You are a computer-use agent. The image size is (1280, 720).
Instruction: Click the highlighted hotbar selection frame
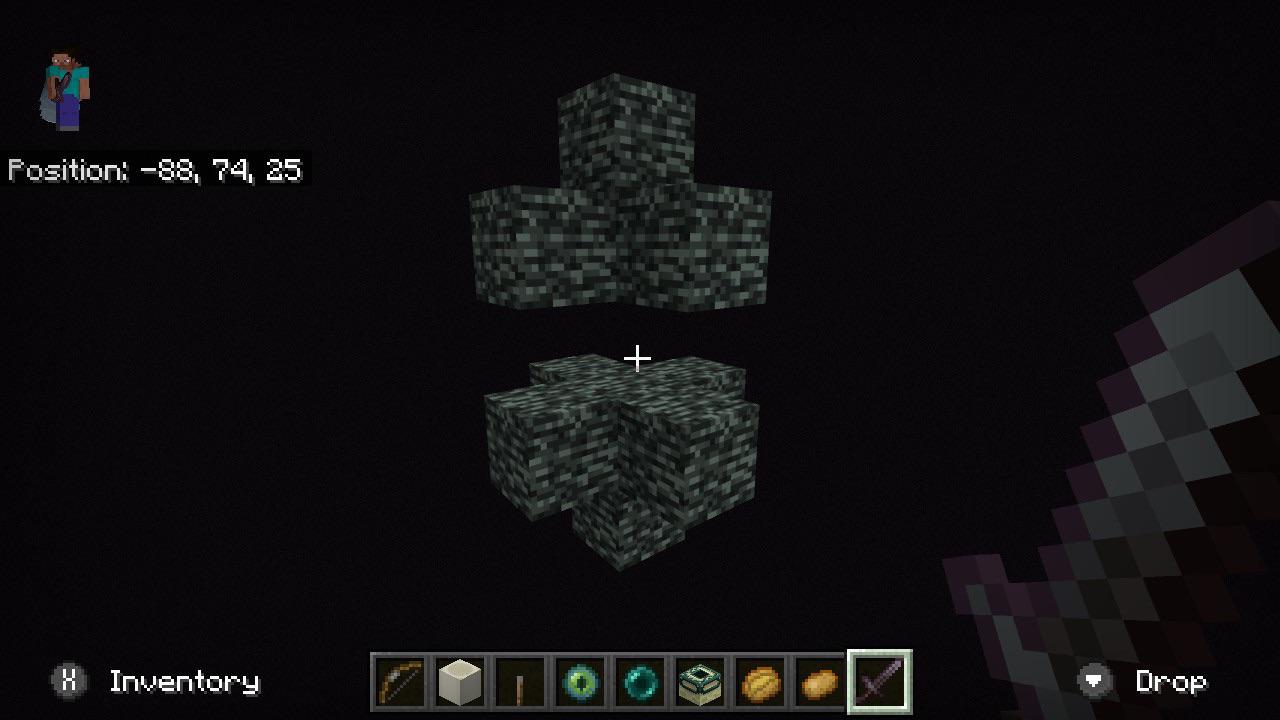click(x=879, y=681)
